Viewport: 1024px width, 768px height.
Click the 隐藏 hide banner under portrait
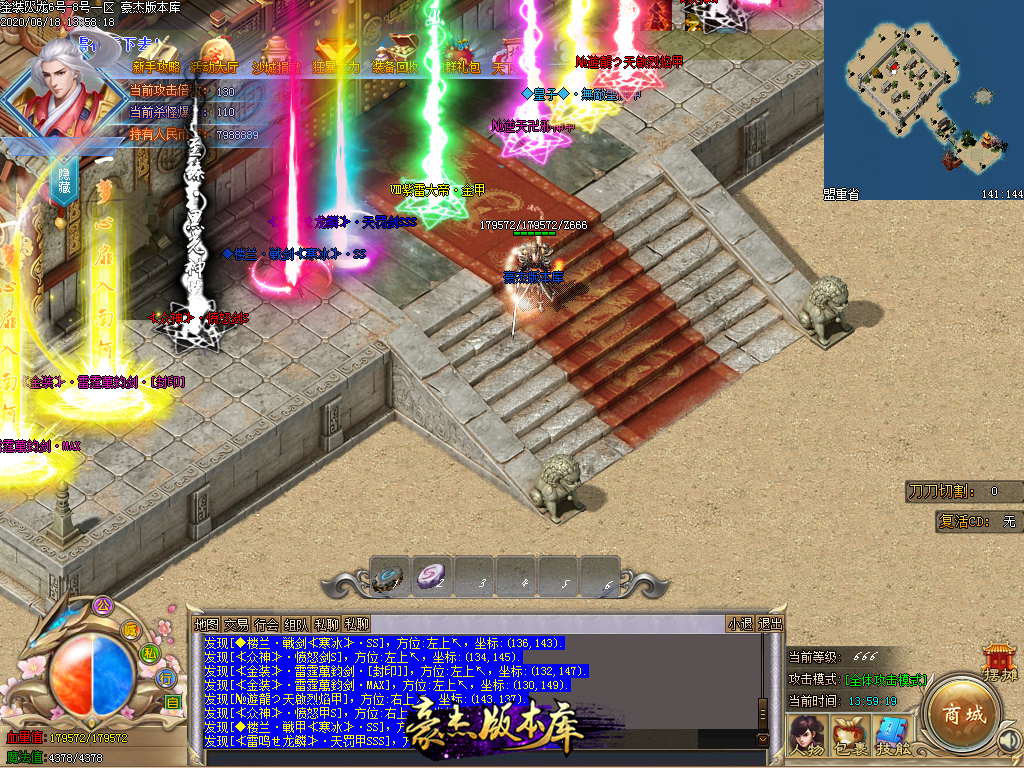(x=64, y=174)
